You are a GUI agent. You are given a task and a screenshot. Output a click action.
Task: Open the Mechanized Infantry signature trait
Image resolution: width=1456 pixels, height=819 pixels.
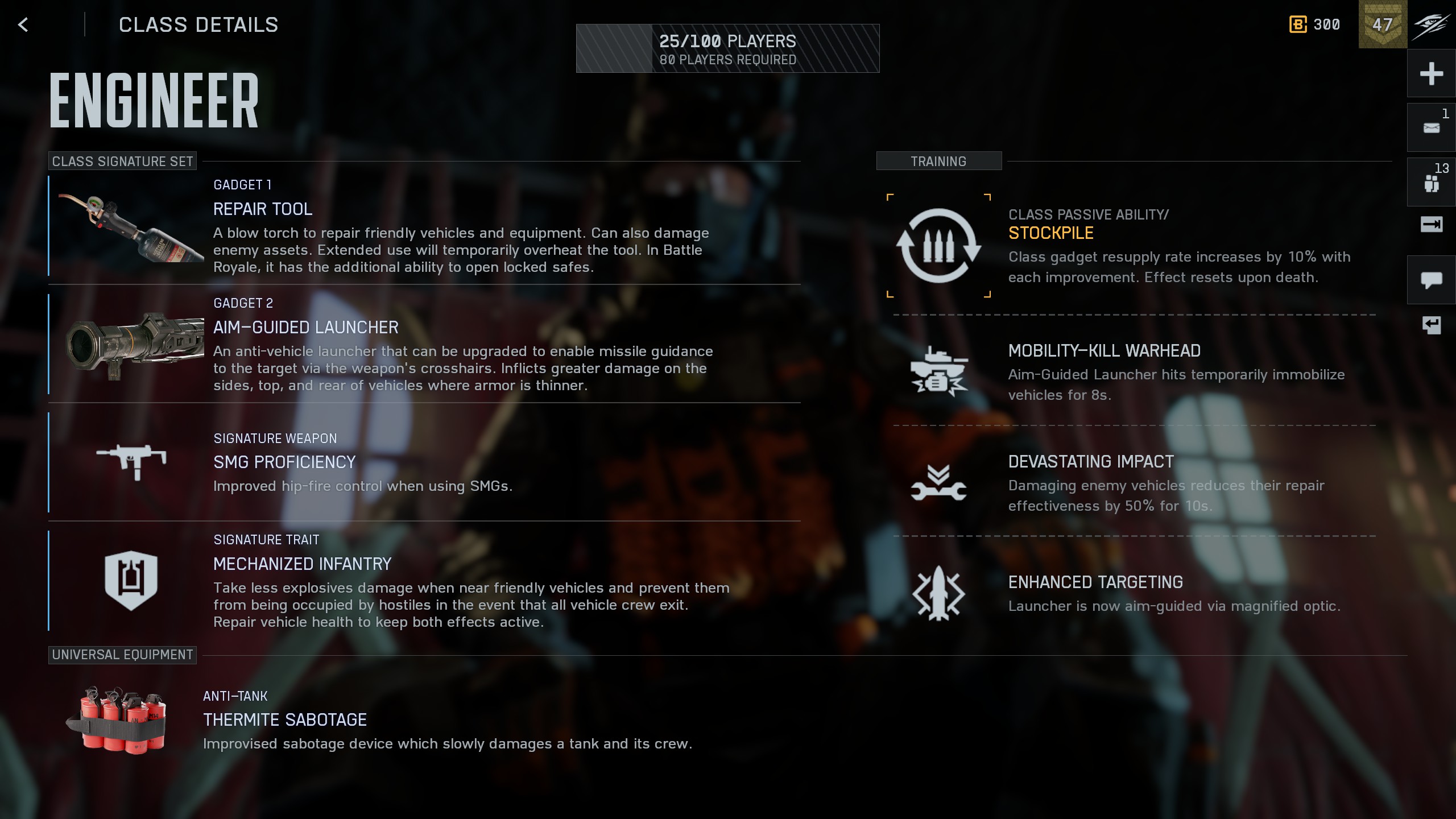pos(424,581)
